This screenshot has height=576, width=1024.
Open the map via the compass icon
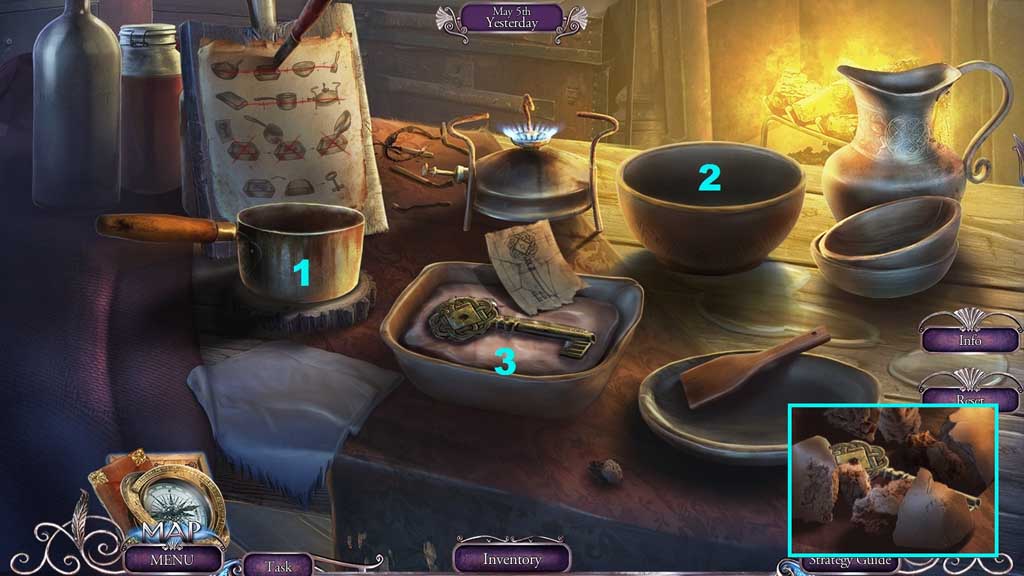click(159, 495)
